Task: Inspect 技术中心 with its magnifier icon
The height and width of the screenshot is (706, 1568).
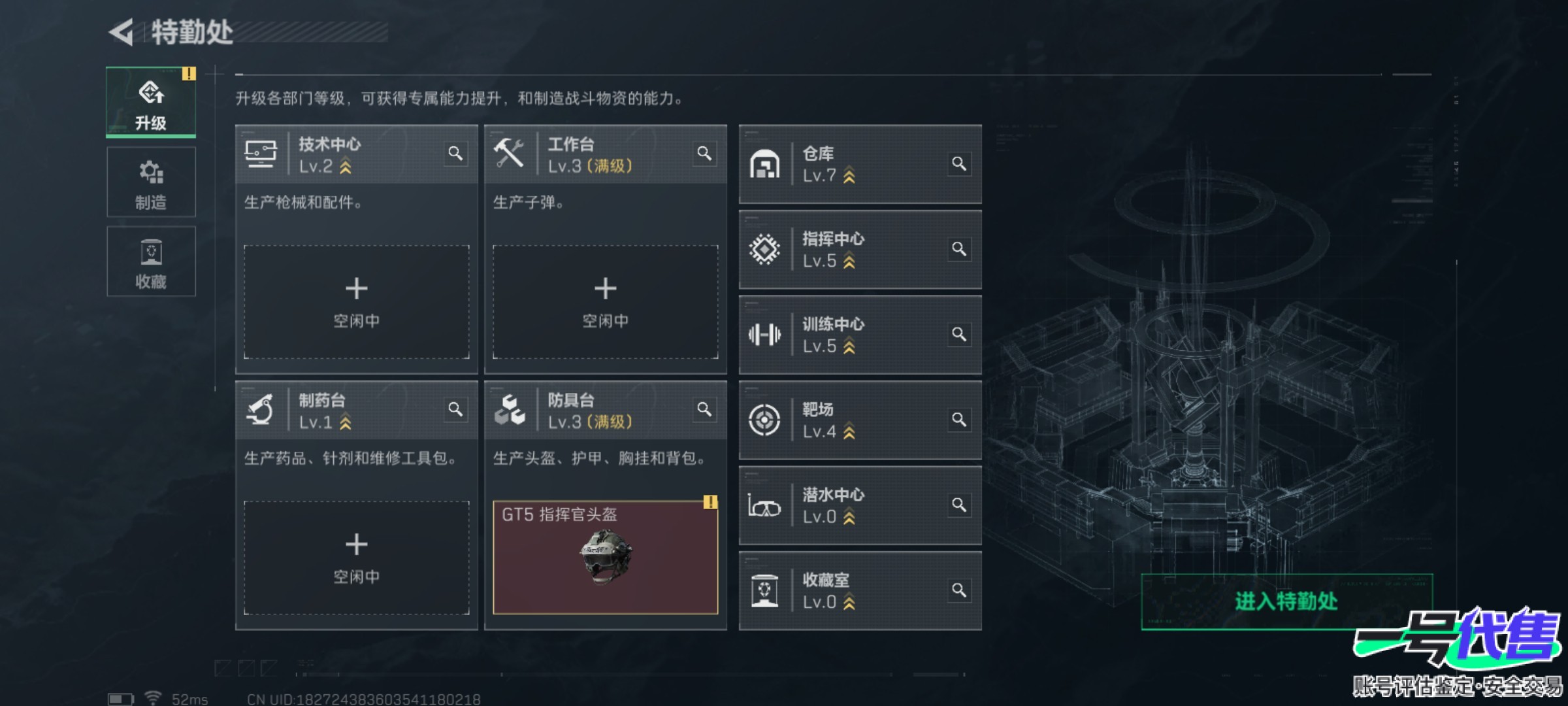Action: (x=455, y=154)
